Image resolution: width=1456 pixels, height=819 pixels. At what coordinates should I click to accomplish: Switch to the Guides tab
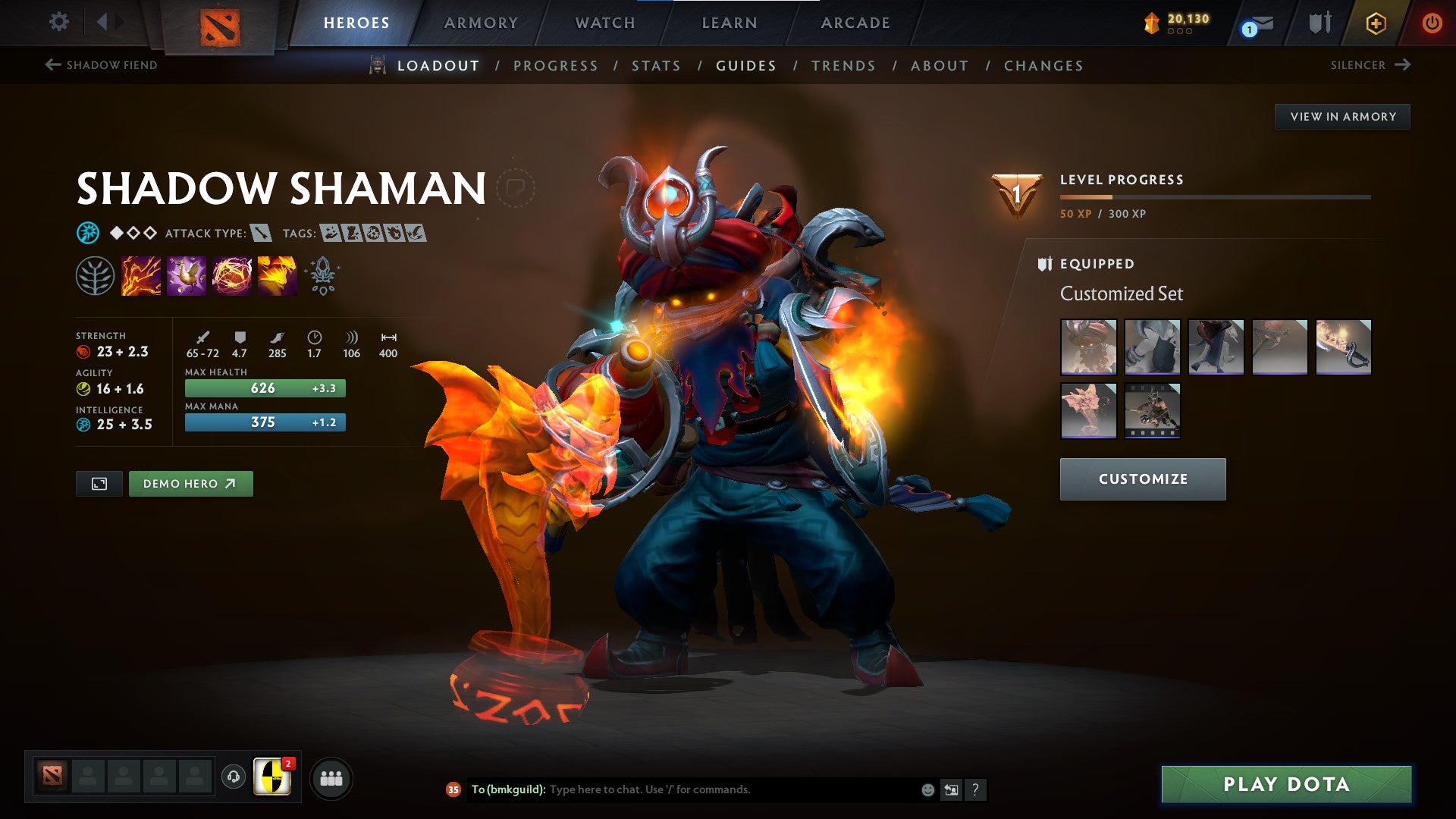[745, 66]
